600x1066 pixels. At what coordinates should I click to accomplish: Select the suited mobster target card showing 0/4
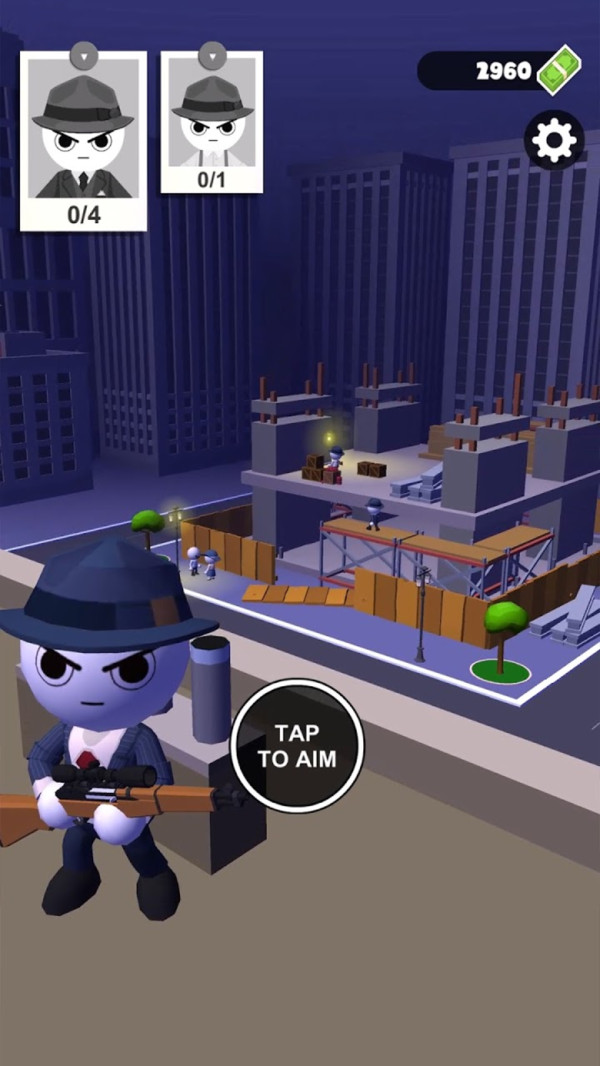(x=84, y=140)
